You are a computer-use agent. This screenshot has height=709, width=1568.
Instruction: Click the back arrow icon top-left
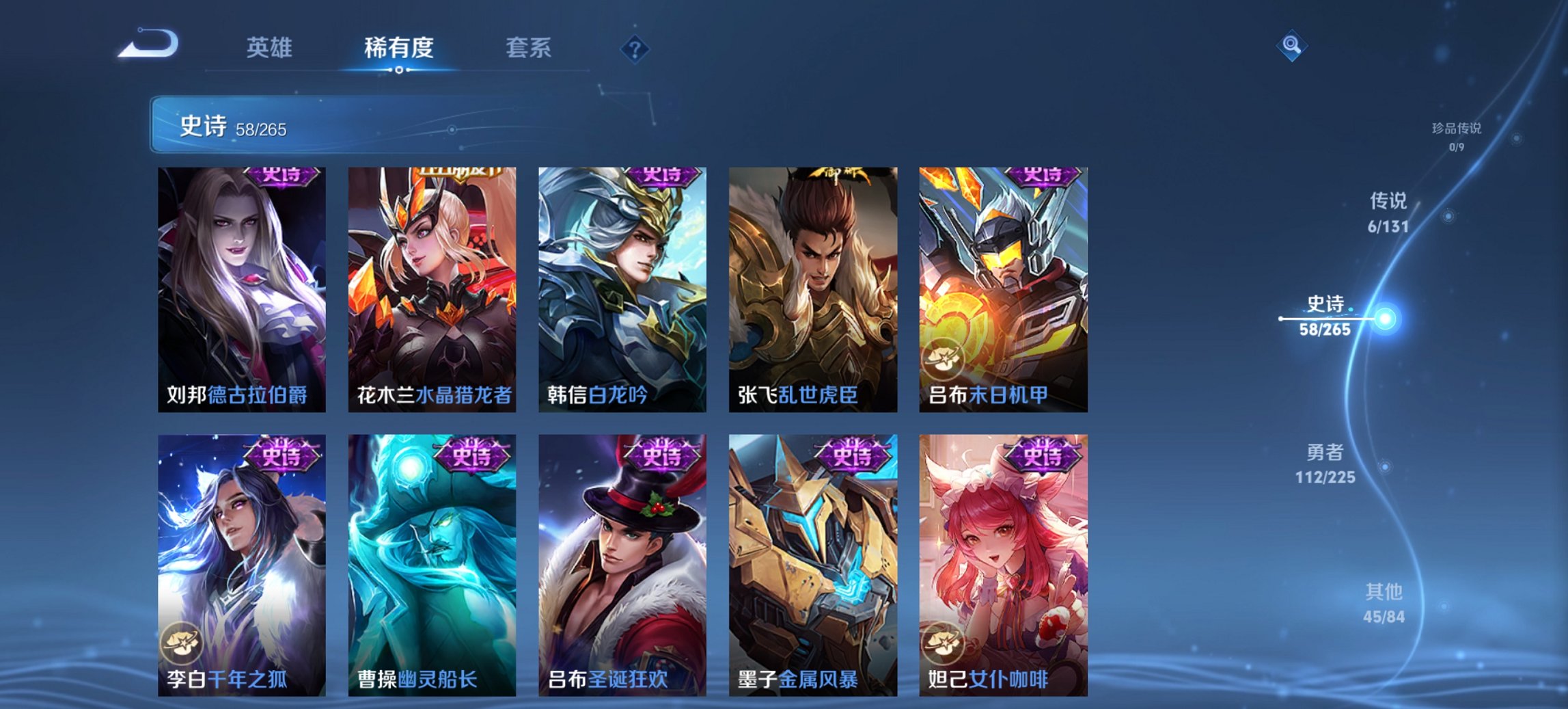(147, 44)
